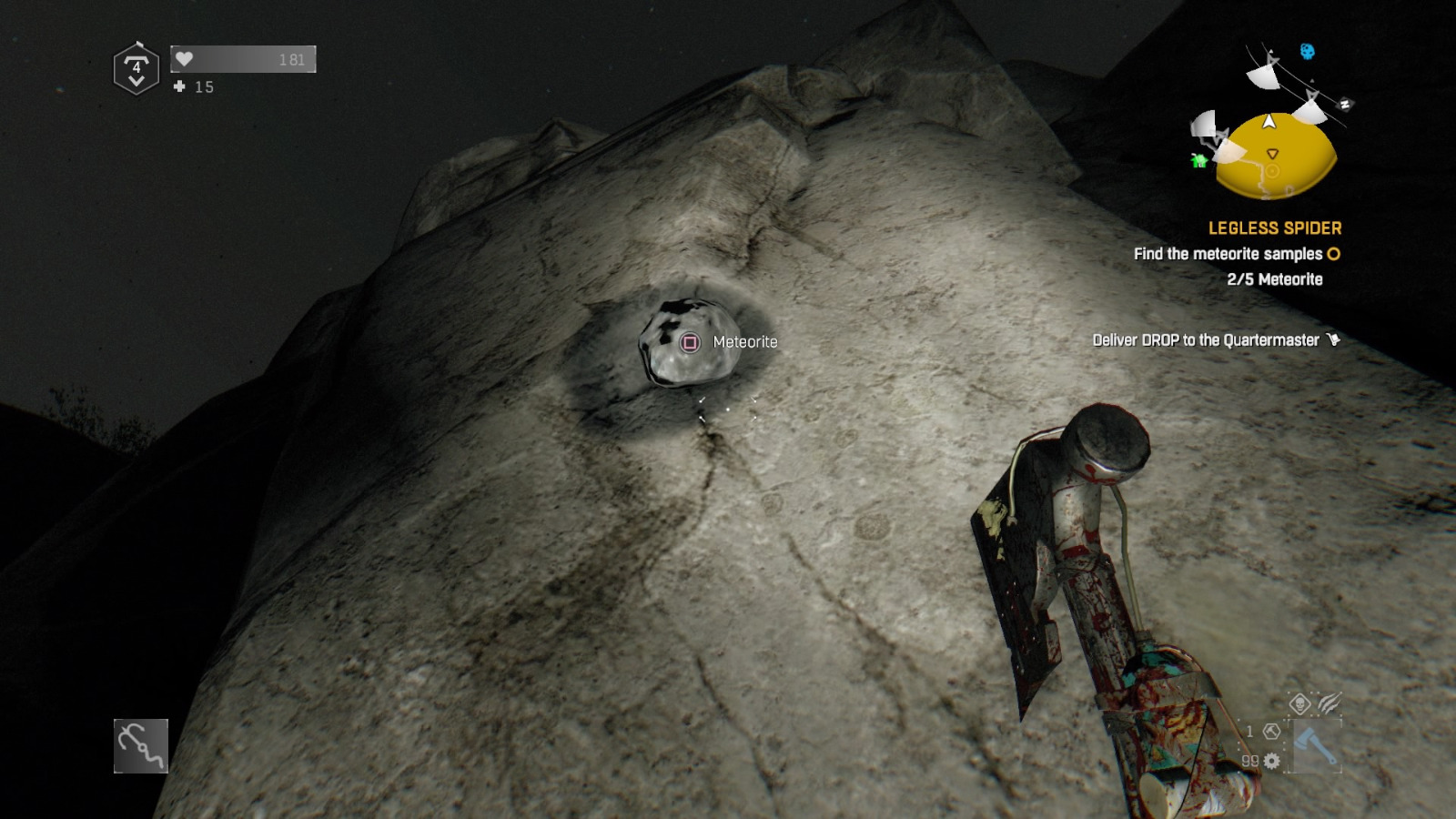The image size is (1456, 819).
Task: Click the skull hazard diamond icon near the axe
Action: pos(1299,703)
